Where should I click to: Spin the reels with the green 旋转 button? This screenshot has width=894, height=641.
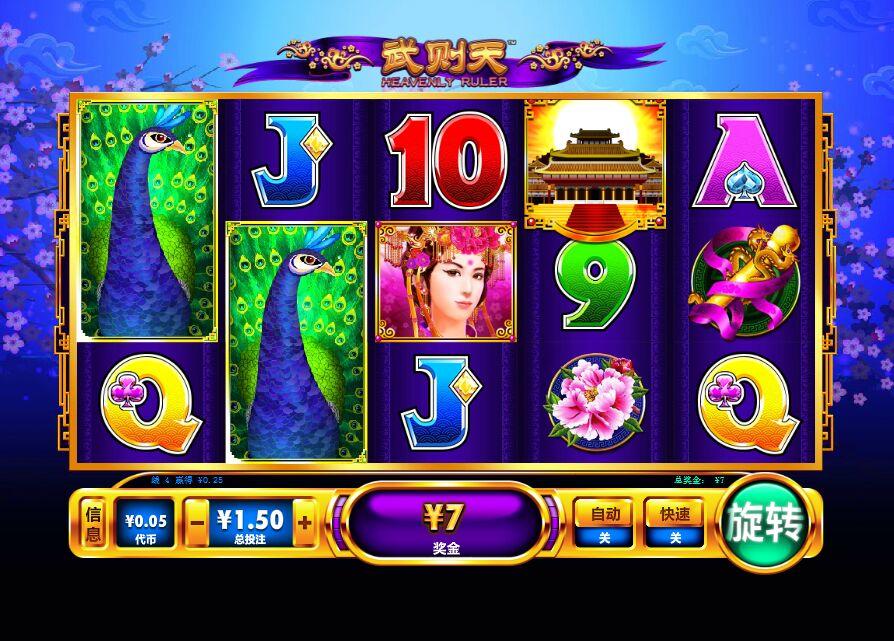click(x=766, y=523)
